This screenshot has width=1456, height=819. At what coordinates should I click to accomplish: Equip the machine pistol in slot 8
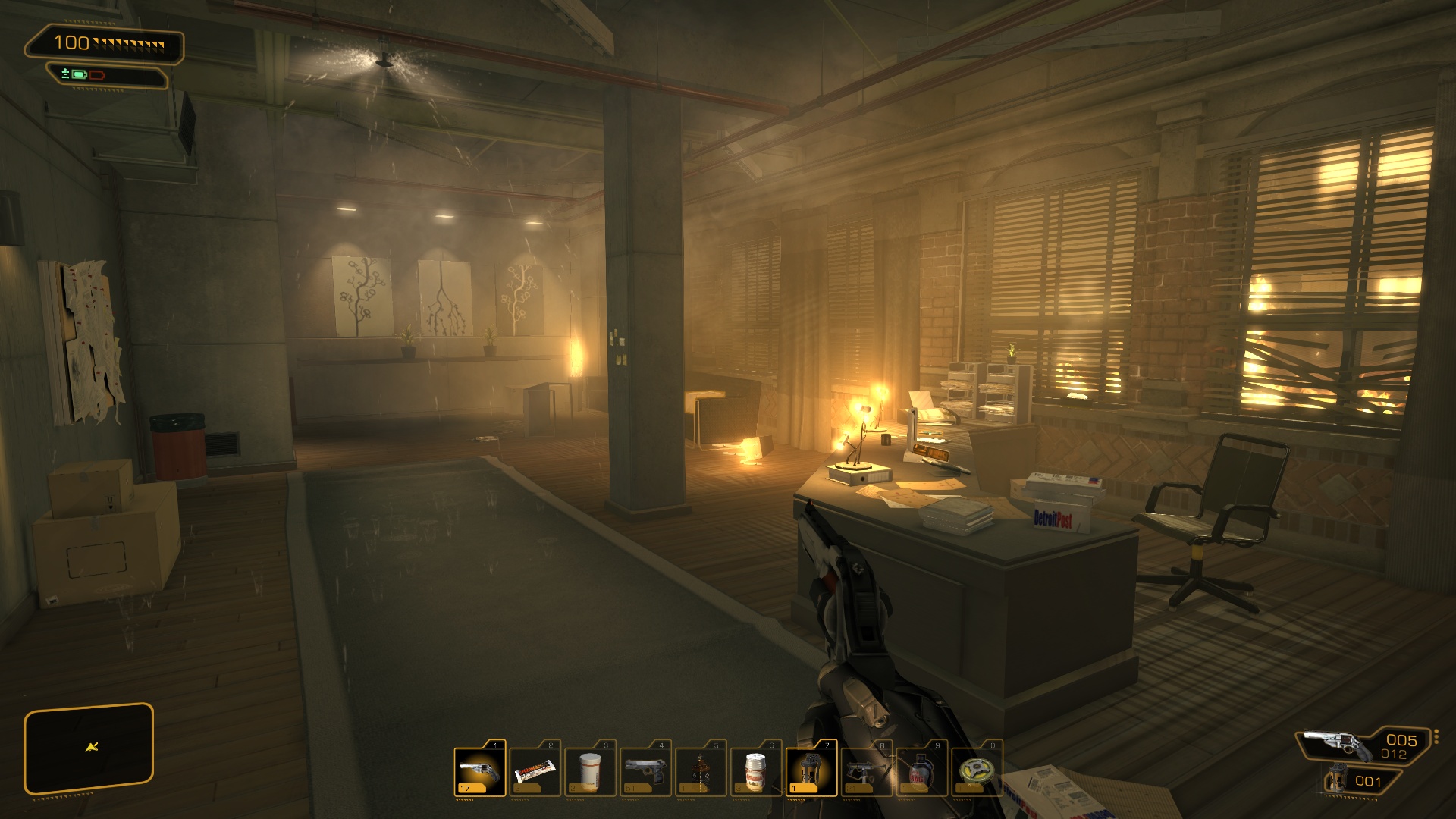pos(866,771)
